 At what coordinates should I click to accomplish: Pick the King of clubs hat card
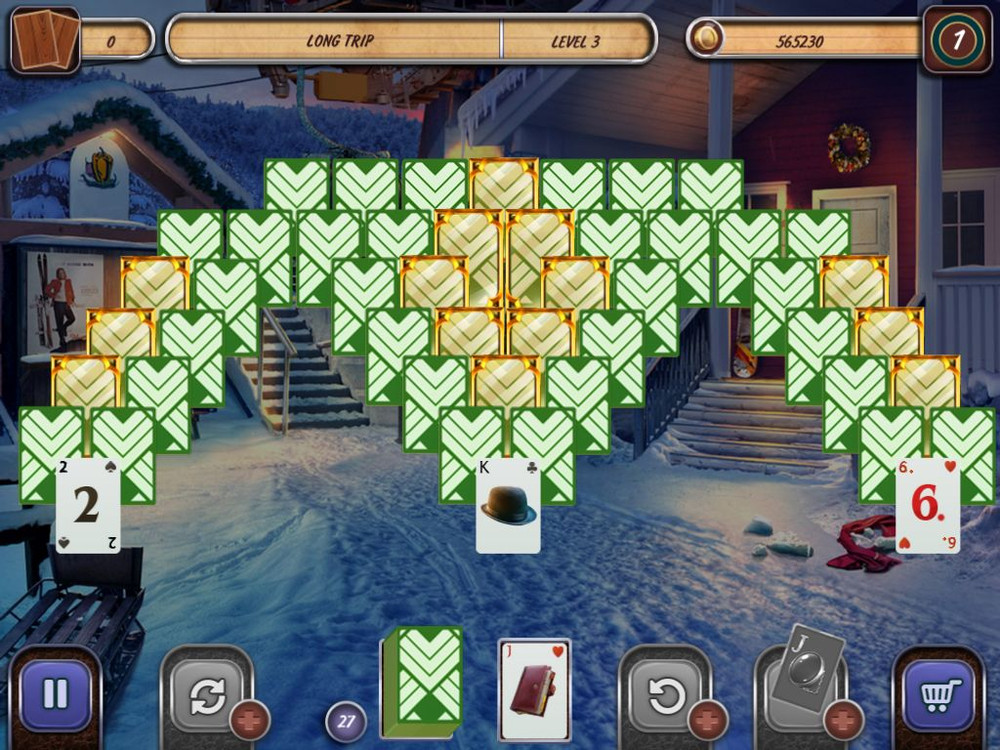point(508,506)
